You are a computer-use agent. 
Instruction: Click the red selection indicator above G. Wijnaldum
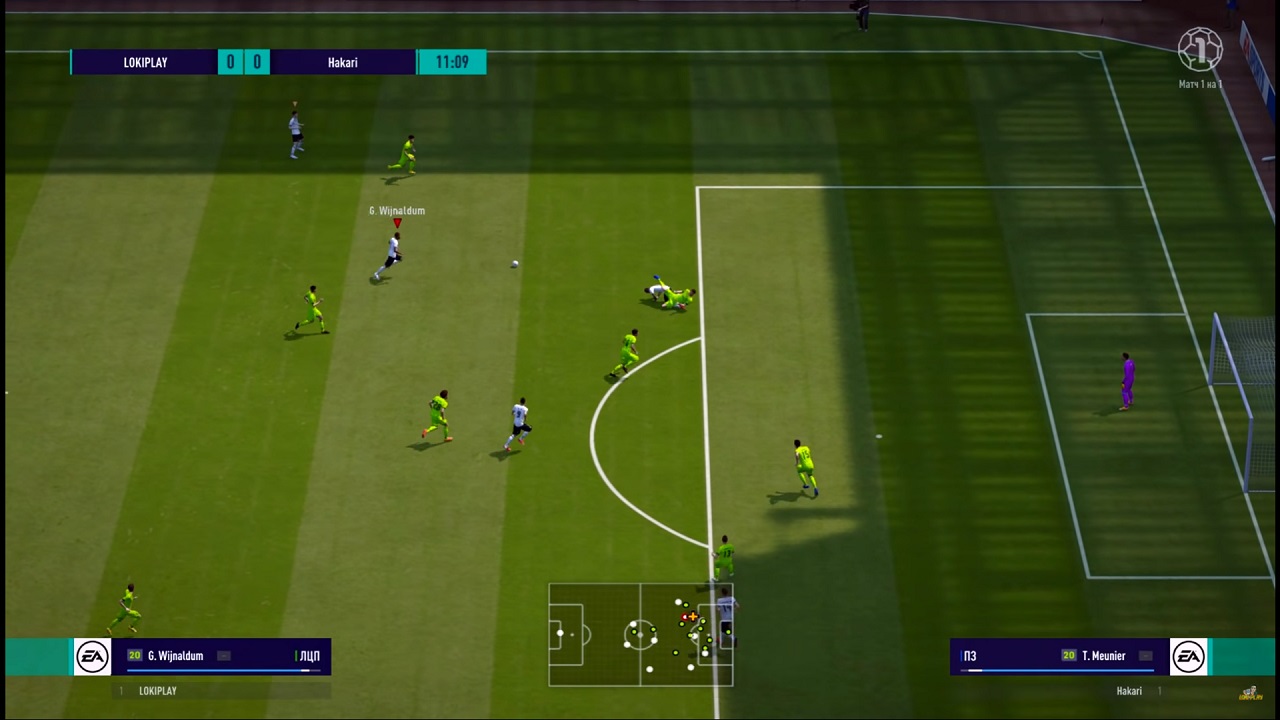[x=397, y=224]
